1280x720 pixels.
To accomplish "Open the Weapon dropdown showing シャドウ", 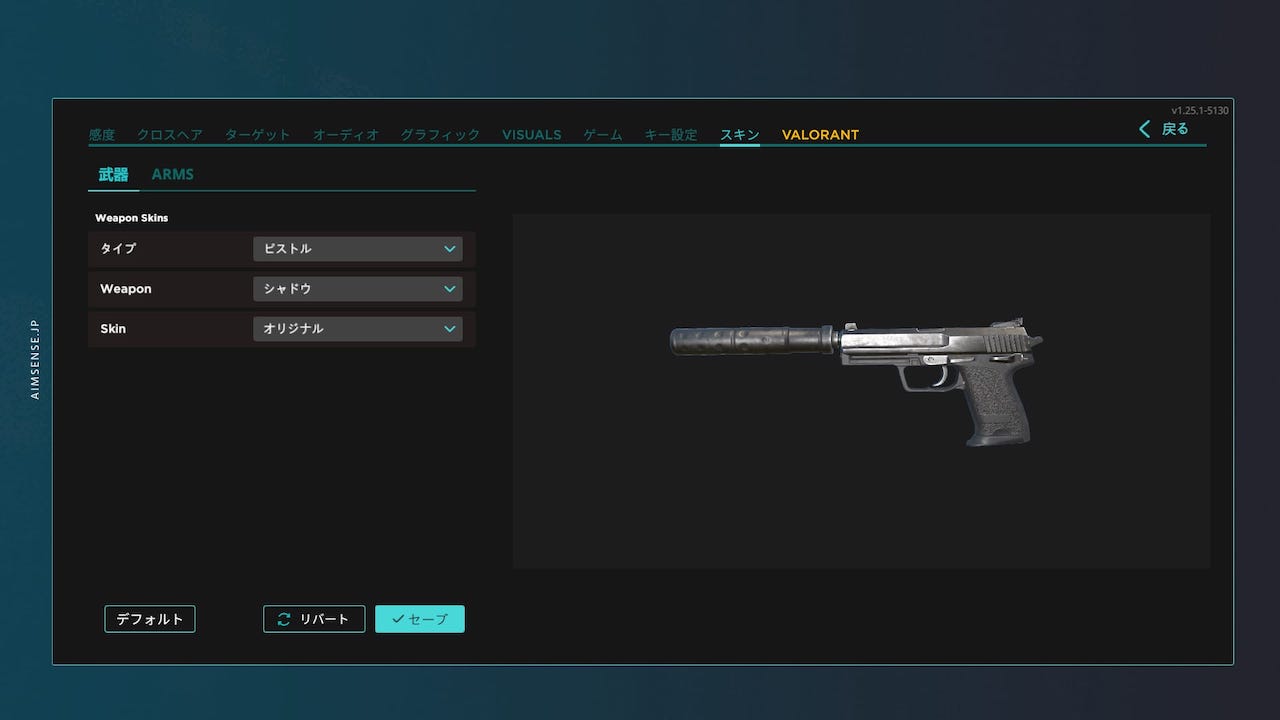I will point(357,288).
